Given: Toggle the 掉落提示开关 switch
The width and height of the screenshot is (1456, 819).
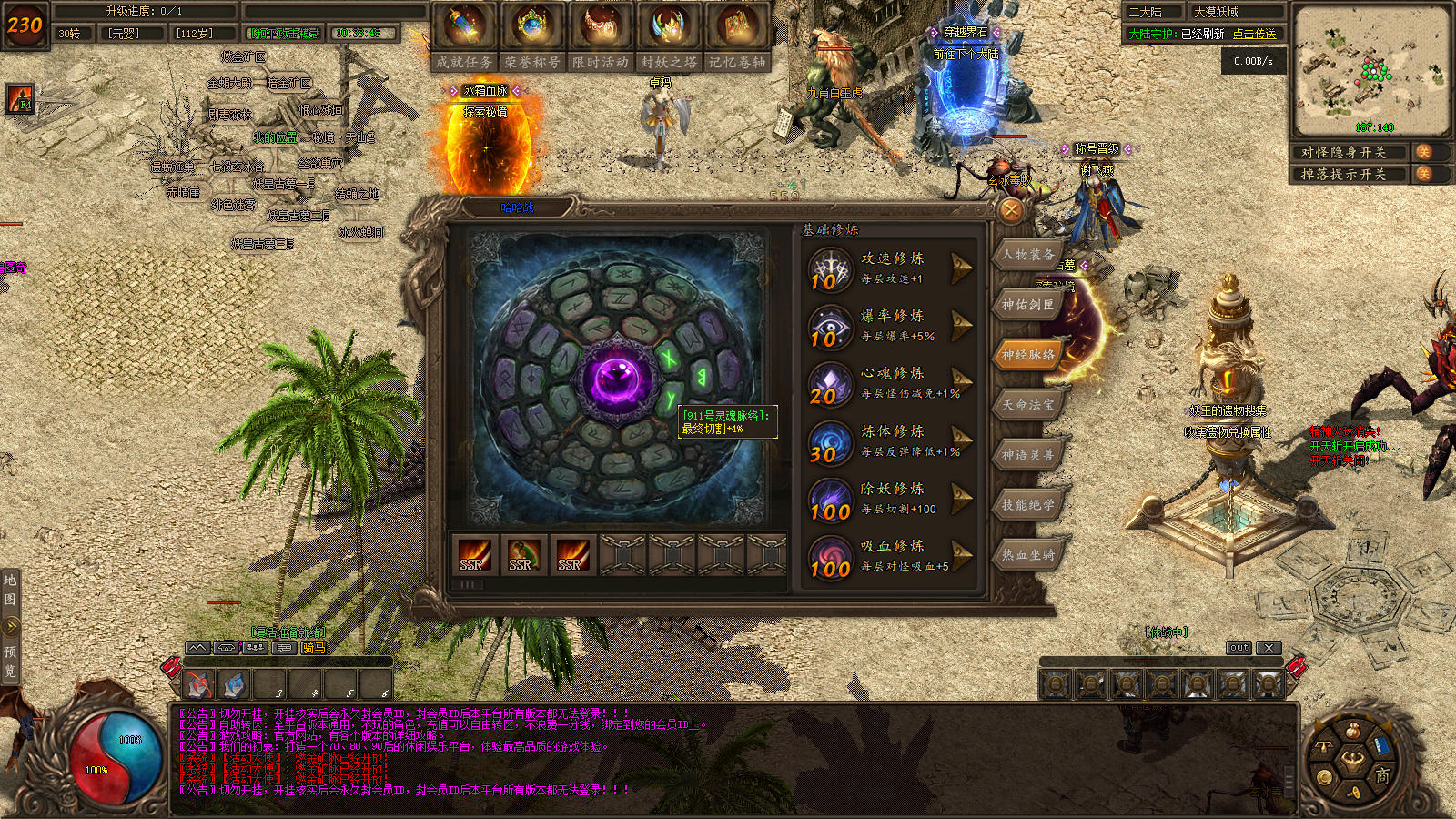Looking at the screenshot, I should pyautogui.click(x=1424, y=174).
